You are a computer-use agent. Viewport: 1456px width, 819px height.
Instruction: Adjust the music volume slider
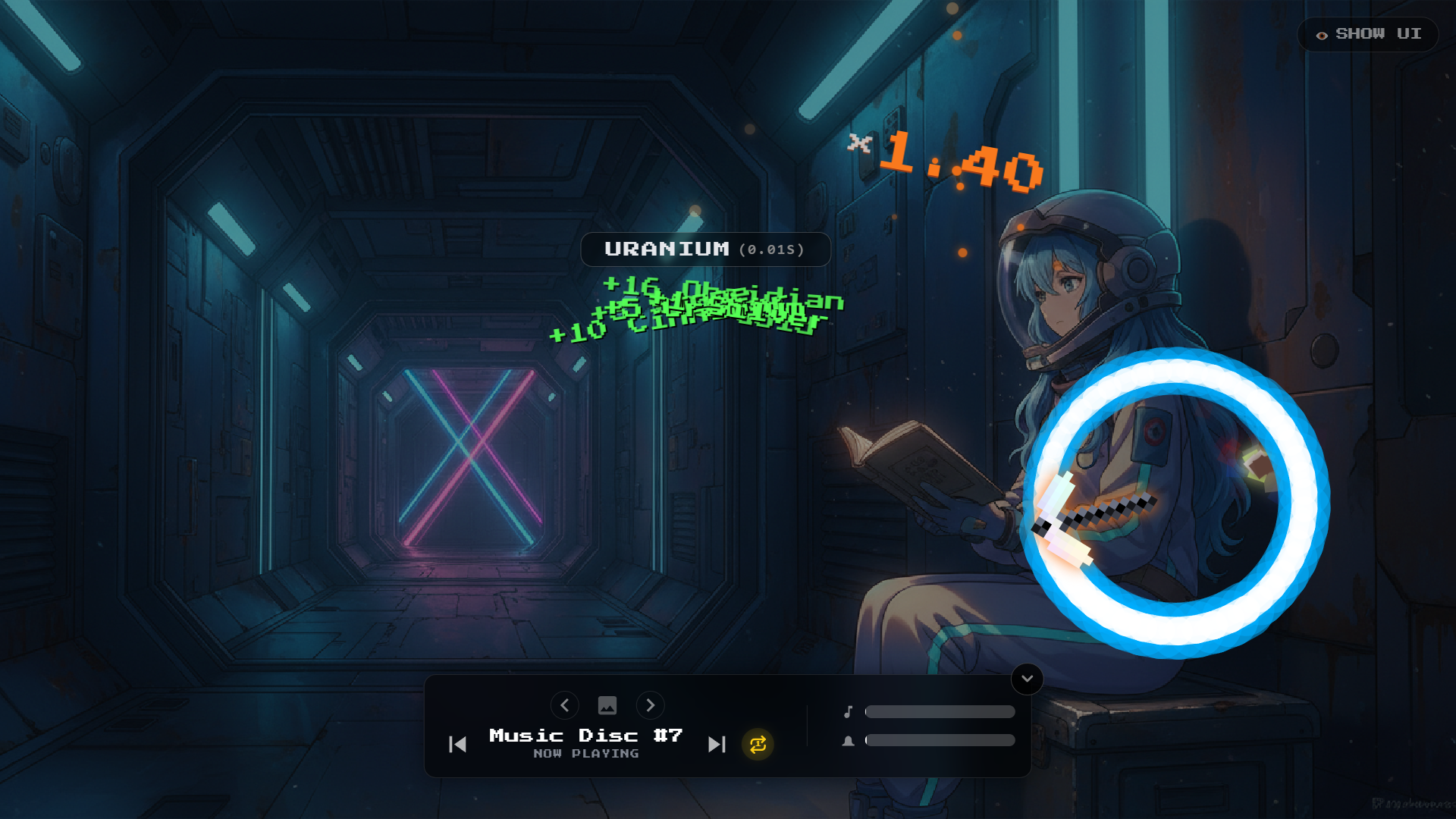click(940, 711)
